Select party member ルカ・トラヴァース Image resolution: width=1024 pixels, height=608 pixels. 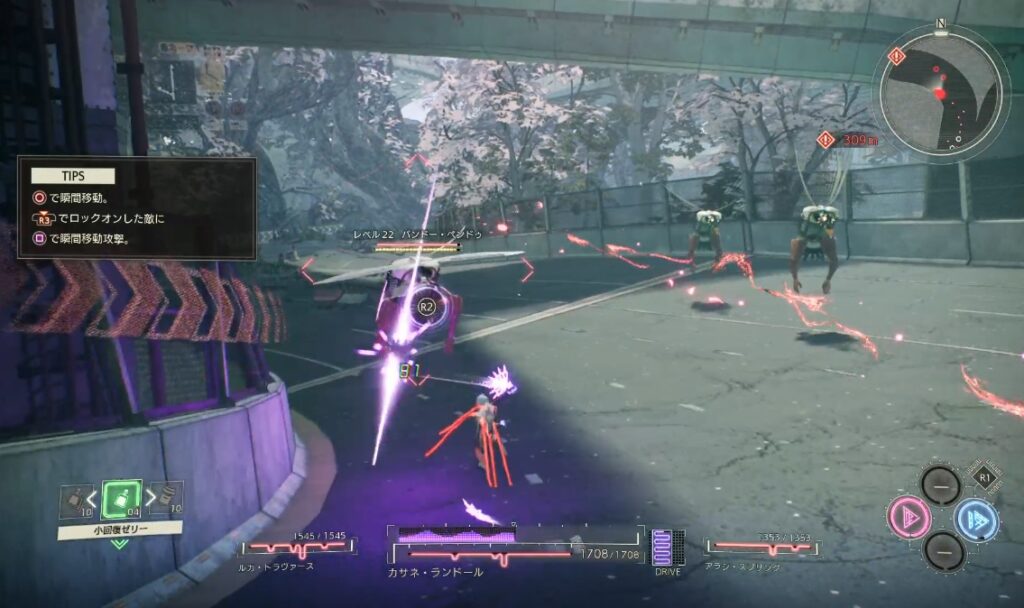296,552
